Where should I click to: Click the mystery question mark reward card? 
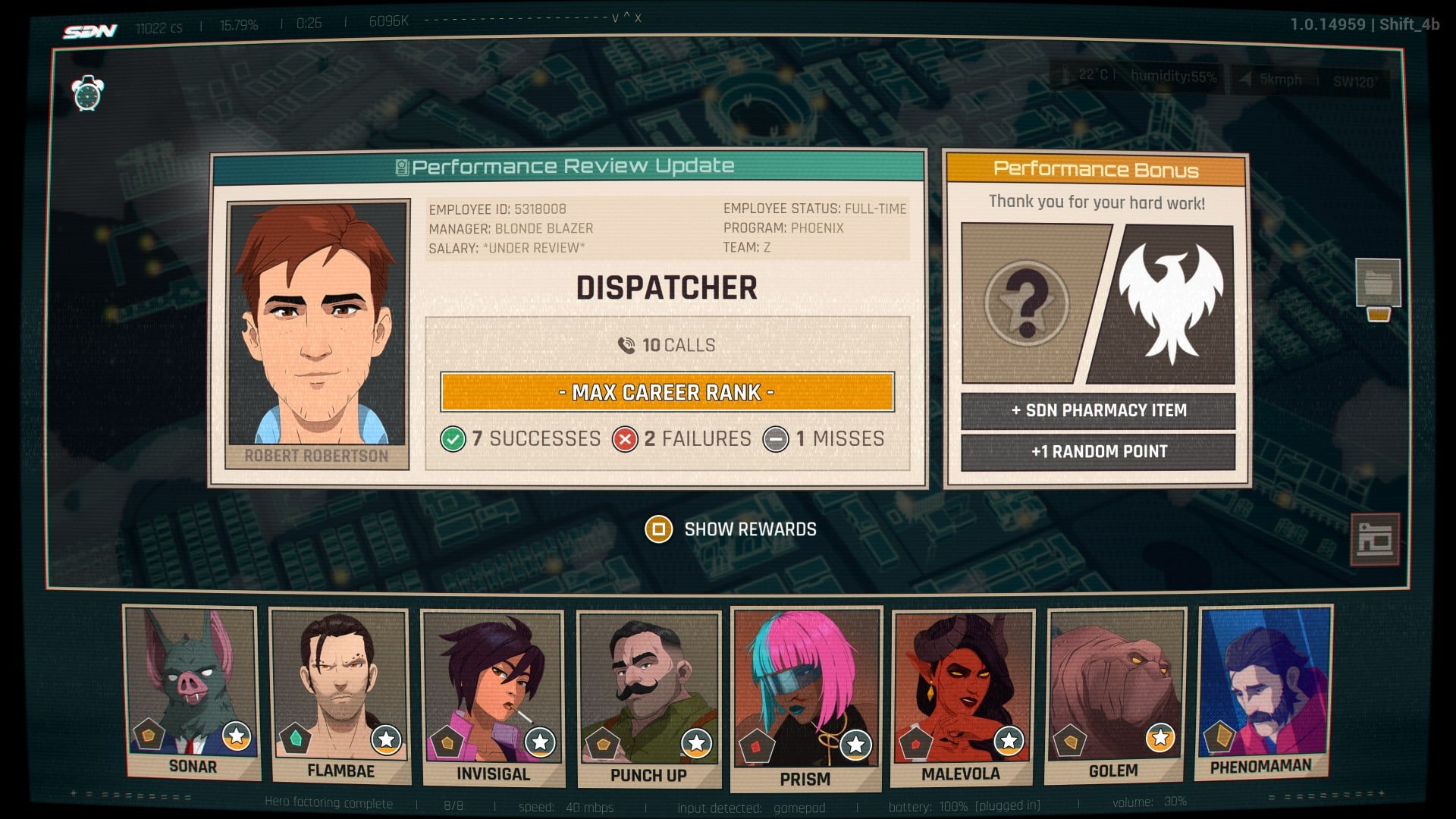click(x=1027, y=301)
